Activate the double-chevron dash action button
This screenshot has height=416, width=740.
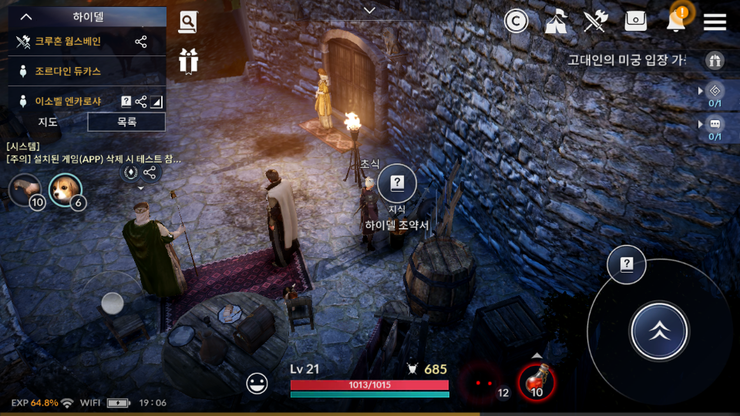pyautogui.click(x=659, y=331)
